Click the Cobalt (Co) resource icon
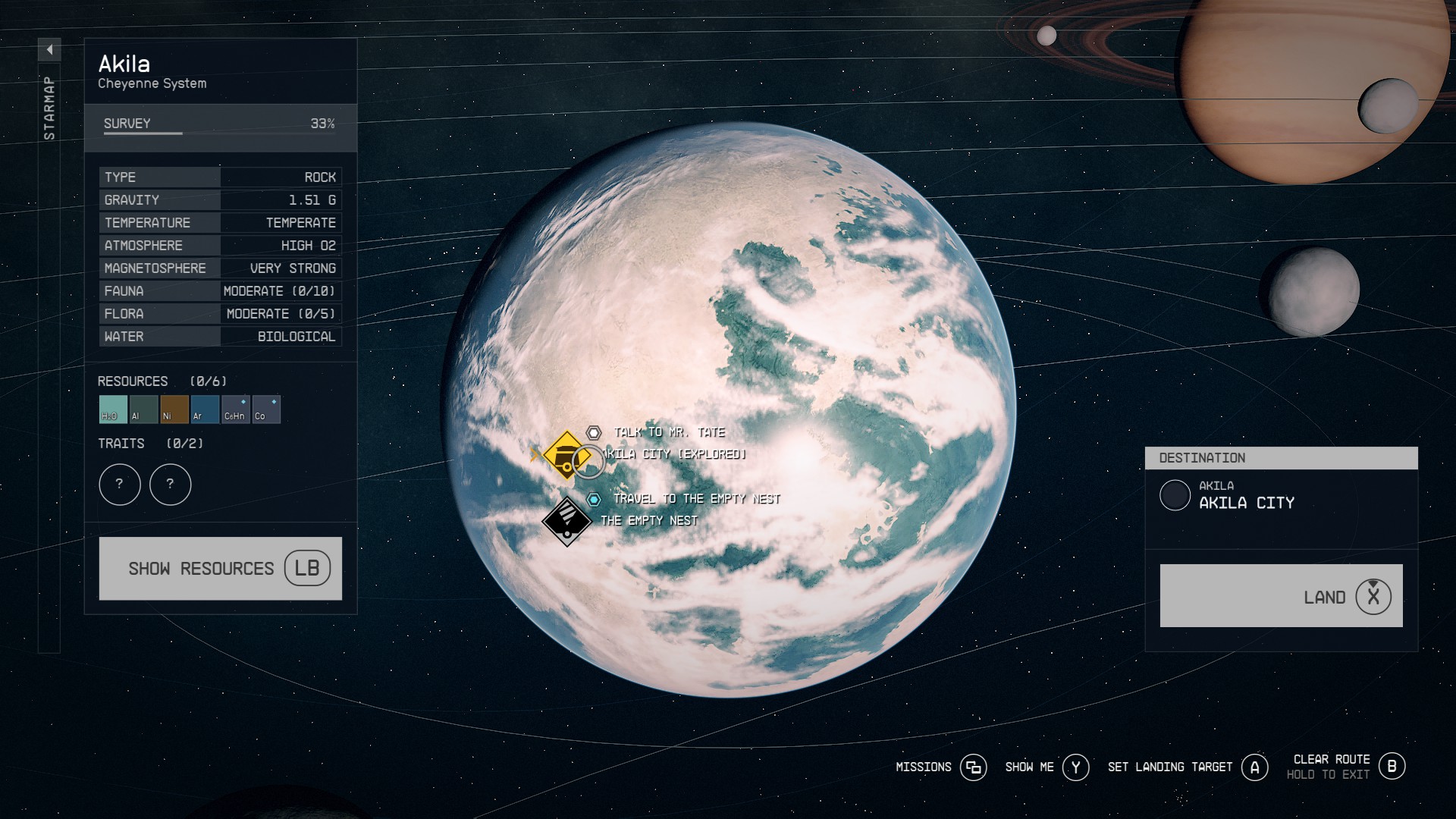 (266, 409)
